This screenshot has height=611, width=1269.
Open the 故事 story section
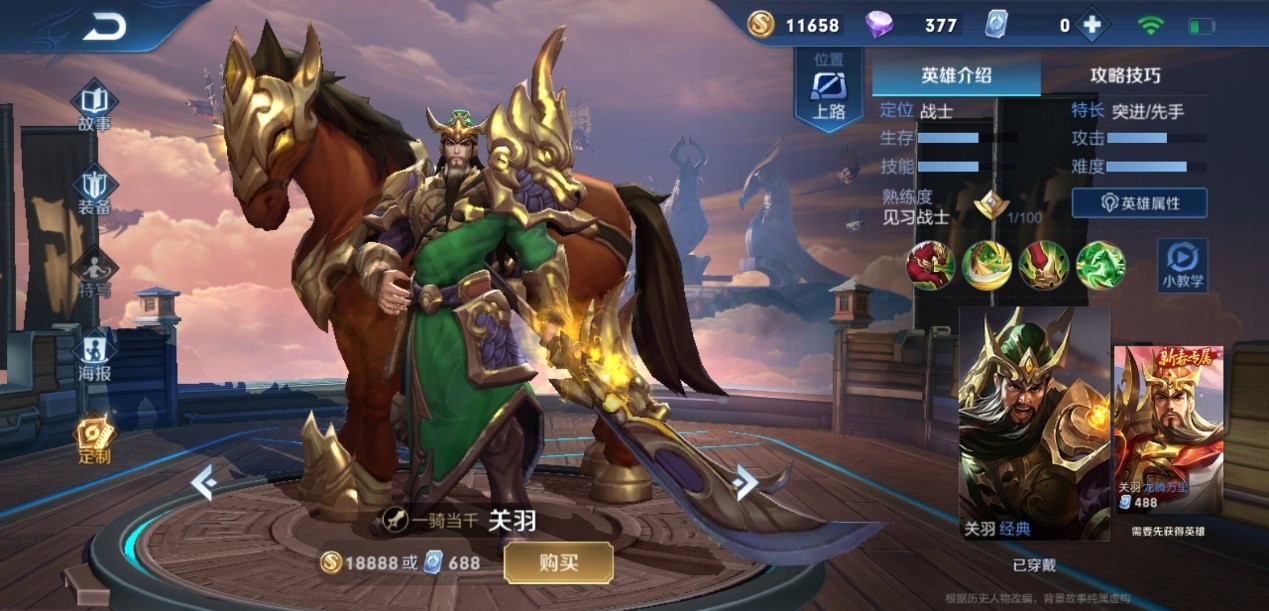(x=95, y=108)
